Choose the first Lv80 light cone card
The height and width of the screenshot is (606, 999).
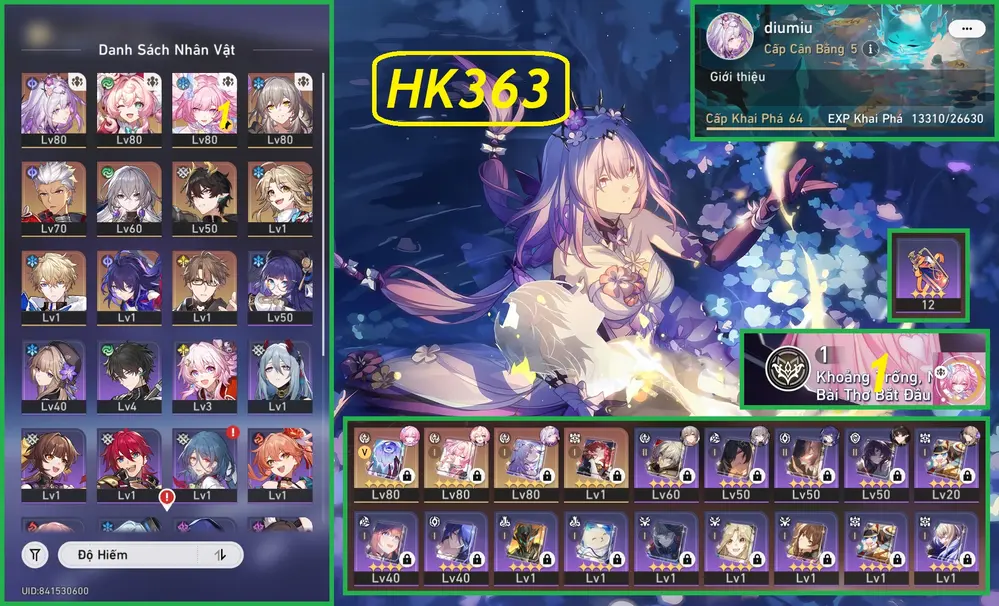coord(386,464)
